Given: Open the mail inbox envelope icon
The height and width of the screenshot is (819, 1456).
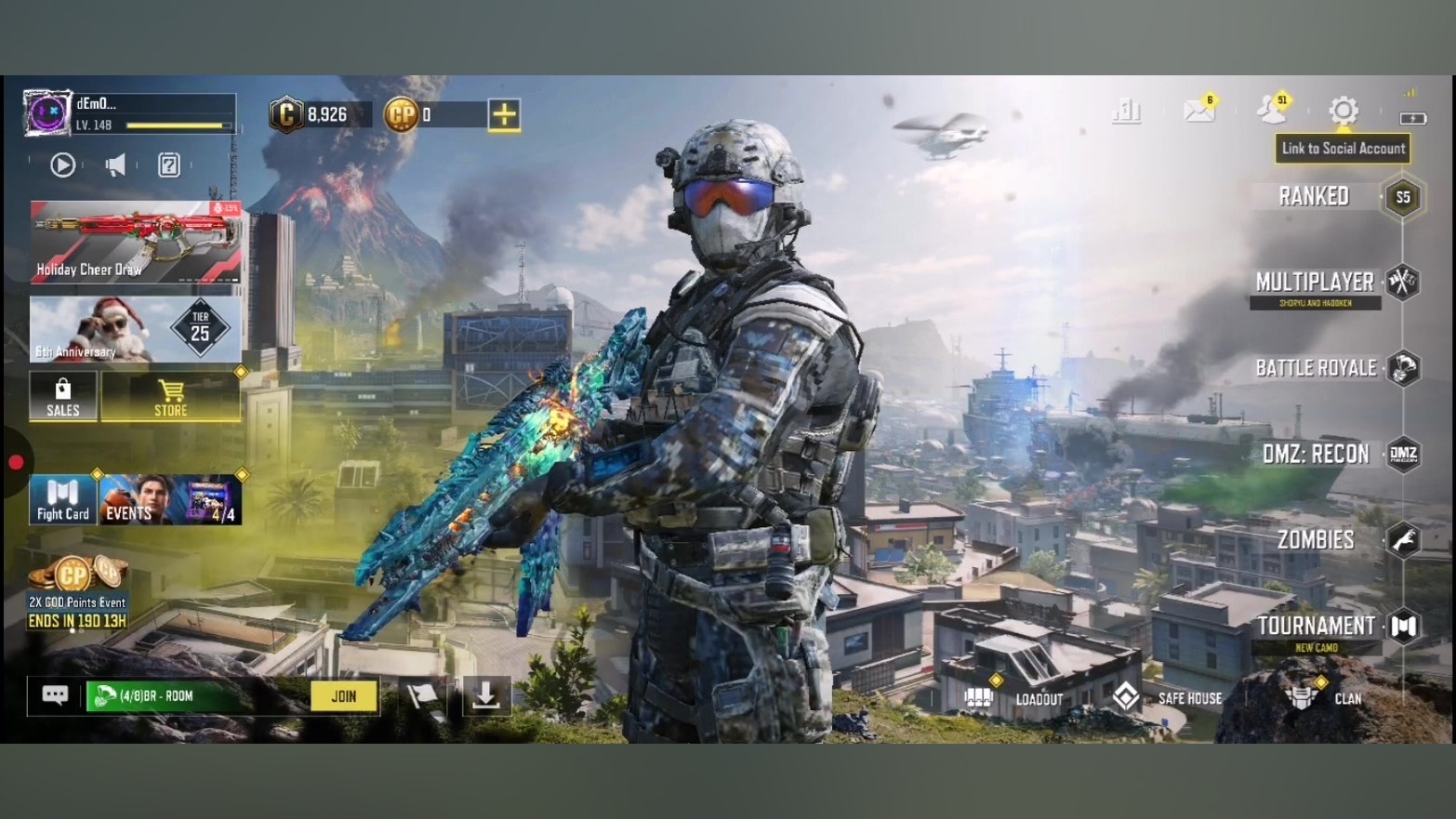Looking at the screenshot, I should click(x=1198, y=111).
